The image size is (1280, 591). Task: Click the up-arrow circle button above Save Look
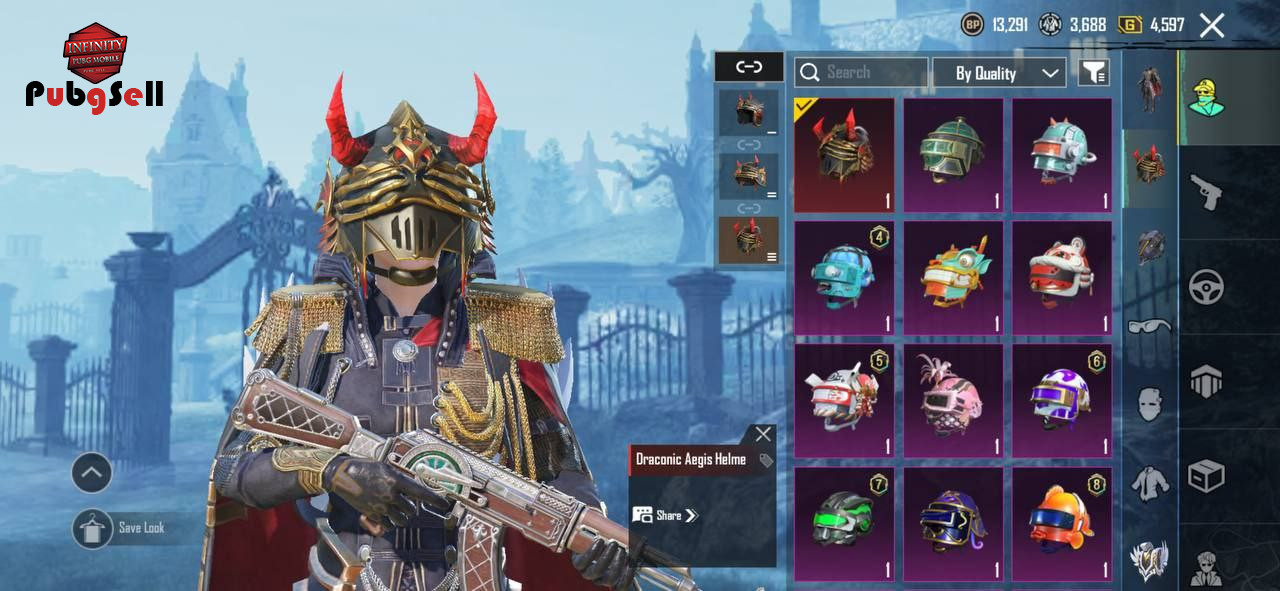92,473
